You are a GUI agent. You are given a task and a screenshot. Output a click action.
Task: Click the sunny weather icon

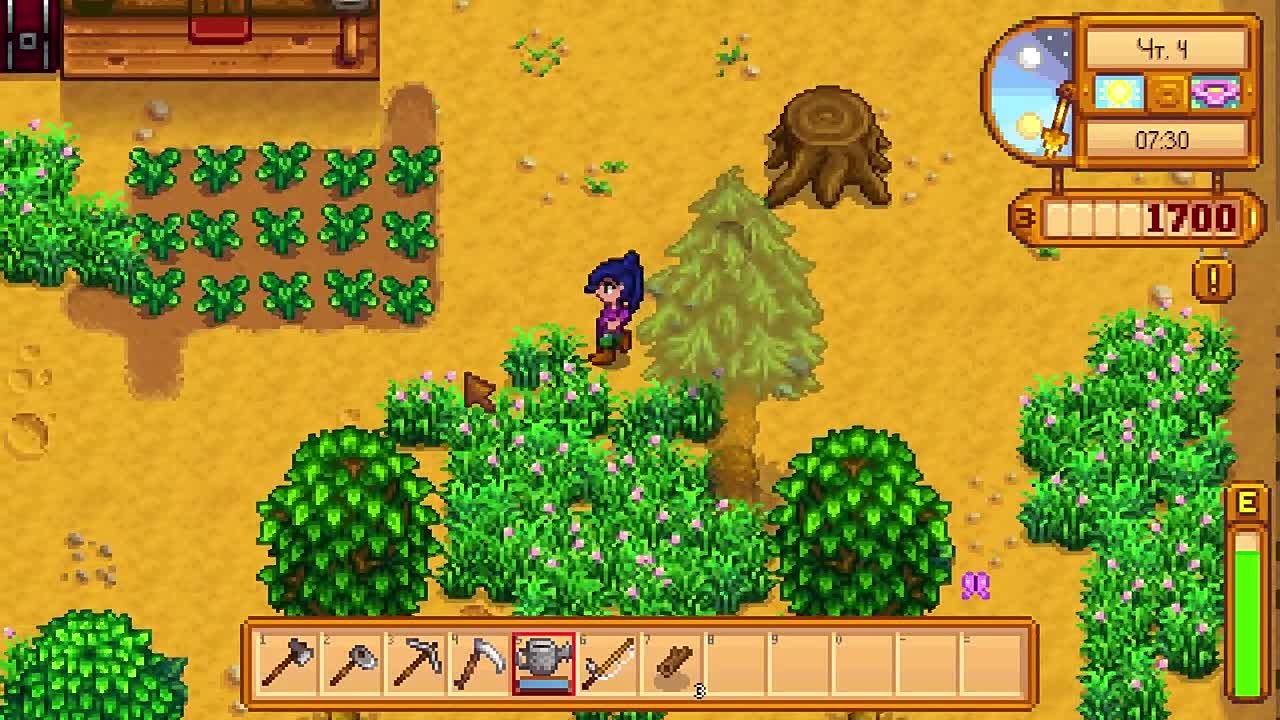(x=1118, y=92)
